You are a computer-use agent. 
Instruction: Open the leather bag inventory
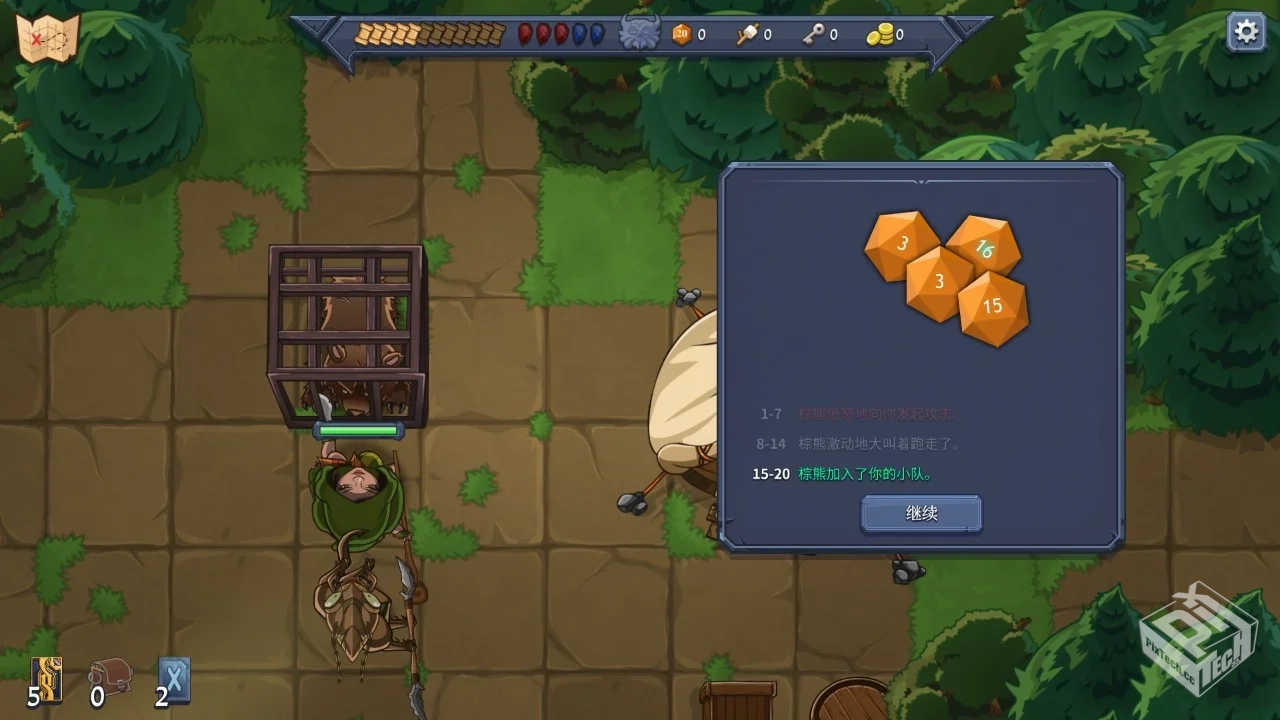[x=110, y=674]
